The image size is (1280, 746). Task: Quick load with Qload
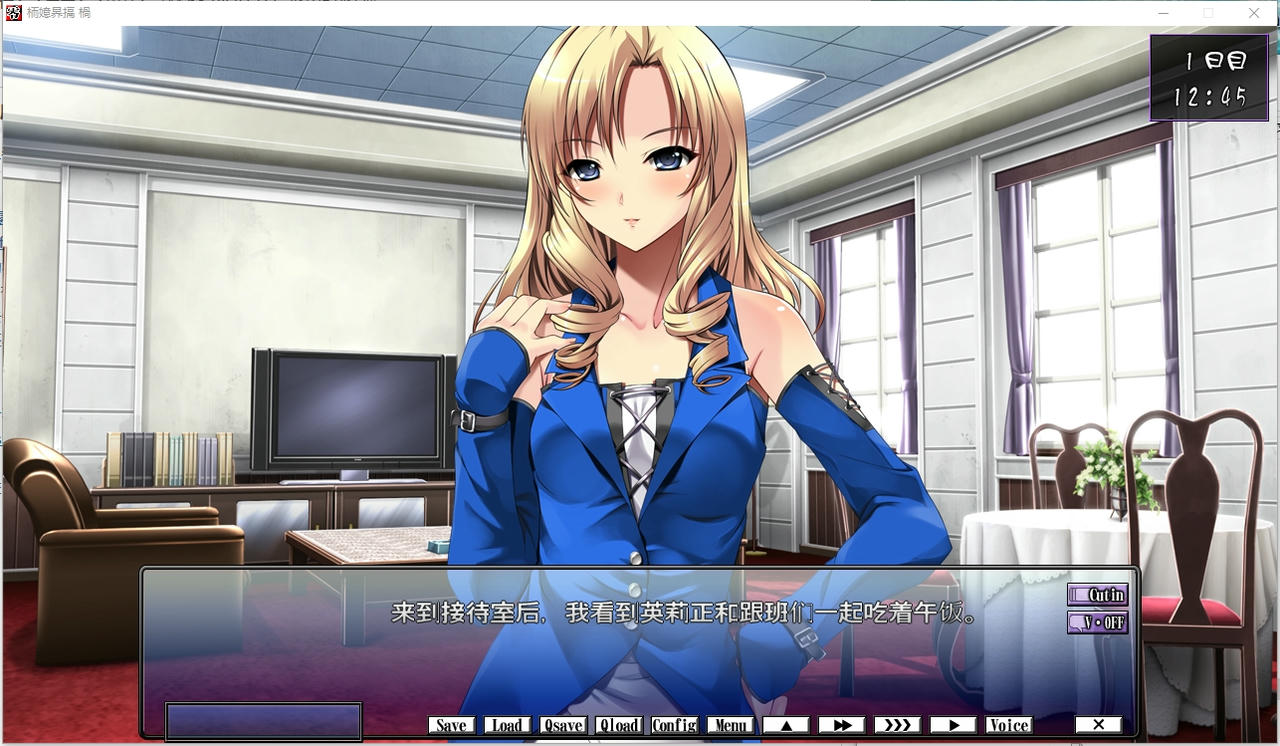(x=619, y=725)
